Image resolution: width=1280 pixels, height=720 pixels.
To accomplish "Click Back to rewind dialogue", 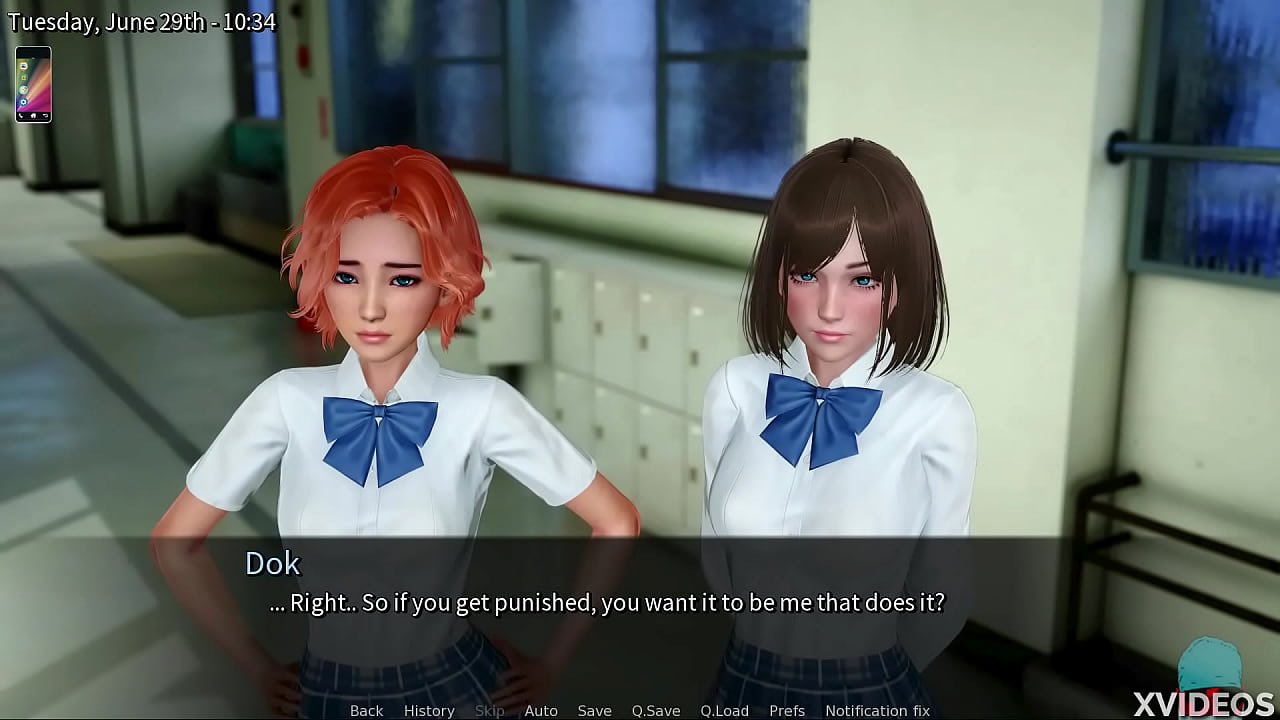I will [366, 710].
